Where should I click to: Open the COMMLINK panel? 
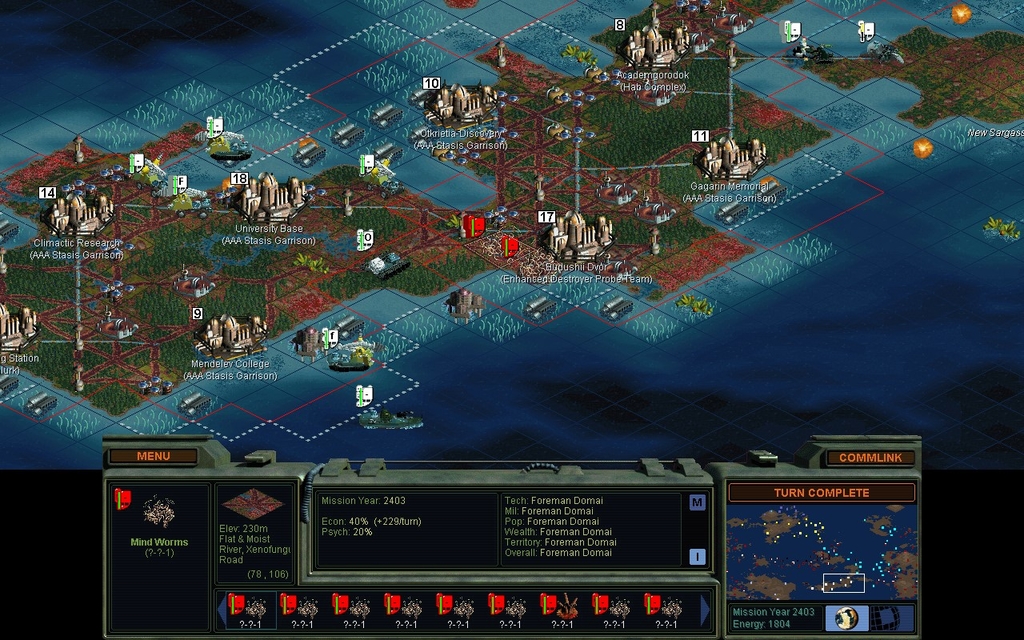point(870,457)
